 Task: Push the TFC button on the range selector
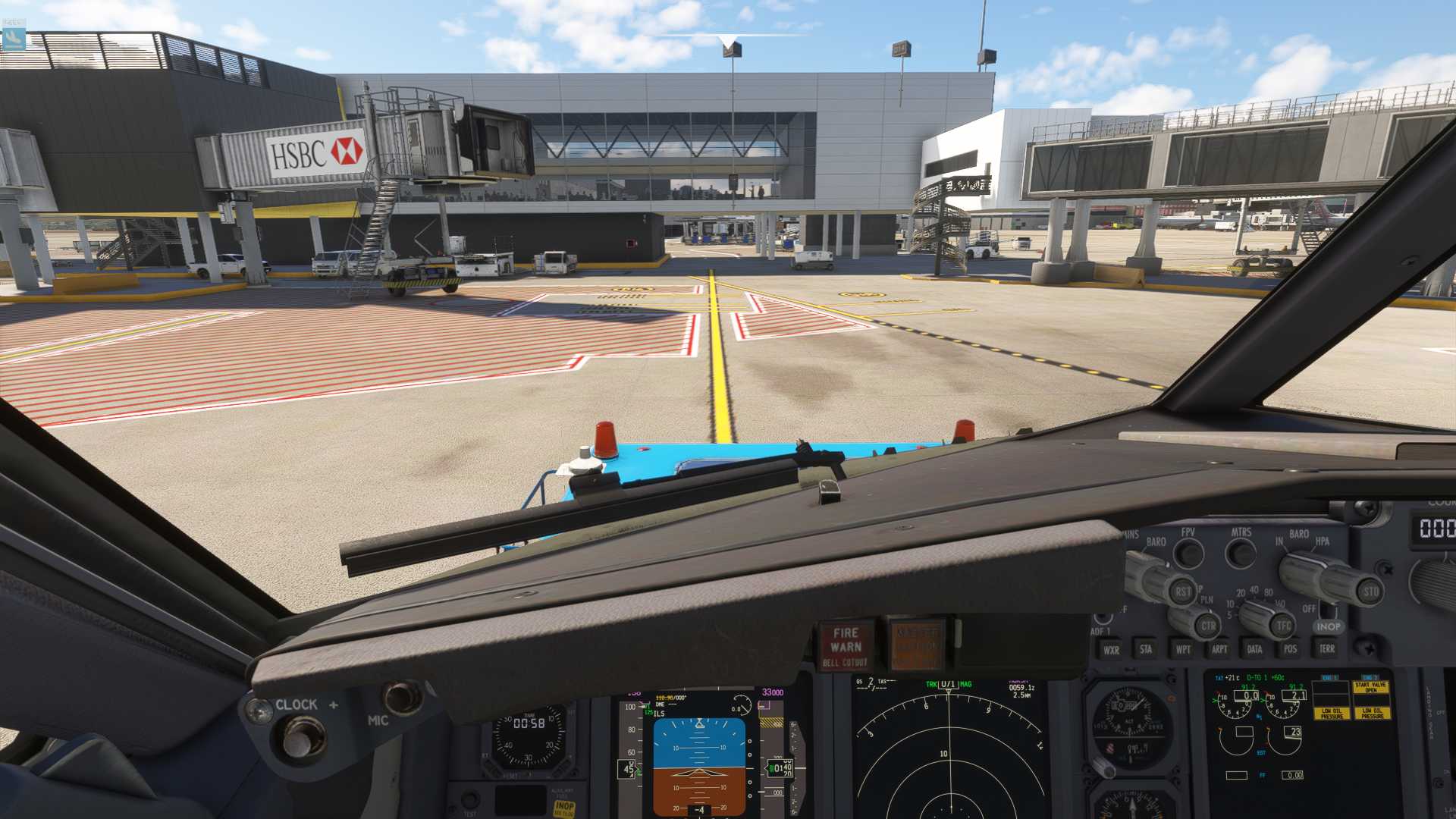[x=1283, y=626]
